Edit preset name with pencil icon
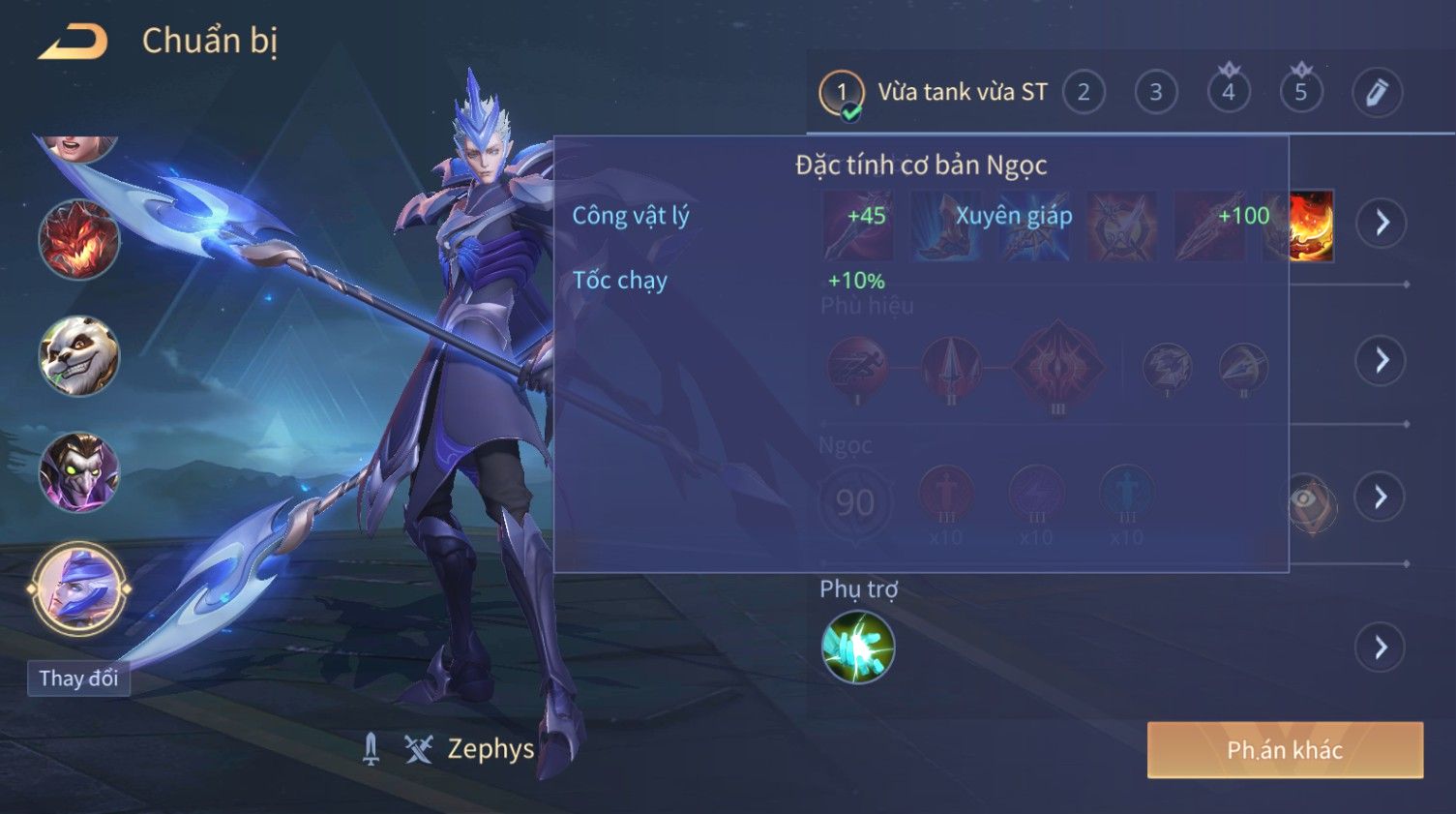1456x814 pixels. click(x=1377, y=93)
